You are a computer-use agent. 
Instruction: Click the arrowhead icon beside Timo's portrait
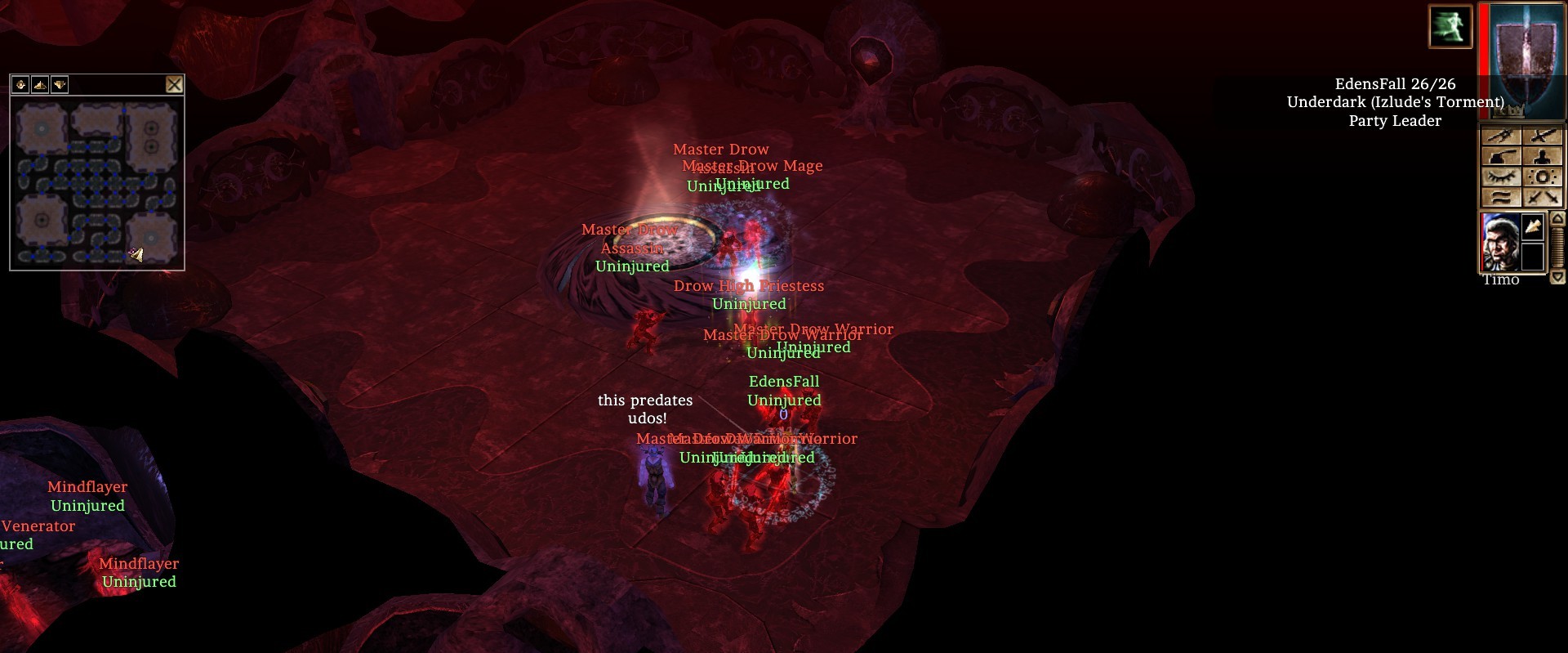pyautogui.click(x=1533, y=227)
